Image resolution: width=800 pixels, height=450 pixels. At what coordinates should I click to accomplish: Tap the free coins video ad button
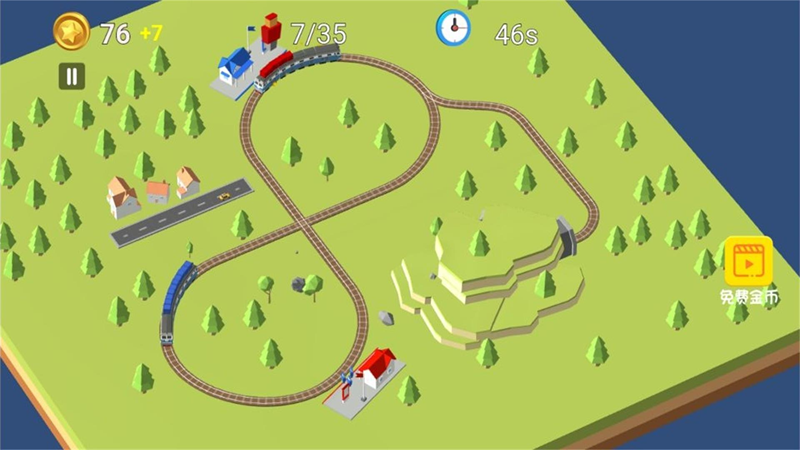click(x=748, y=262)
